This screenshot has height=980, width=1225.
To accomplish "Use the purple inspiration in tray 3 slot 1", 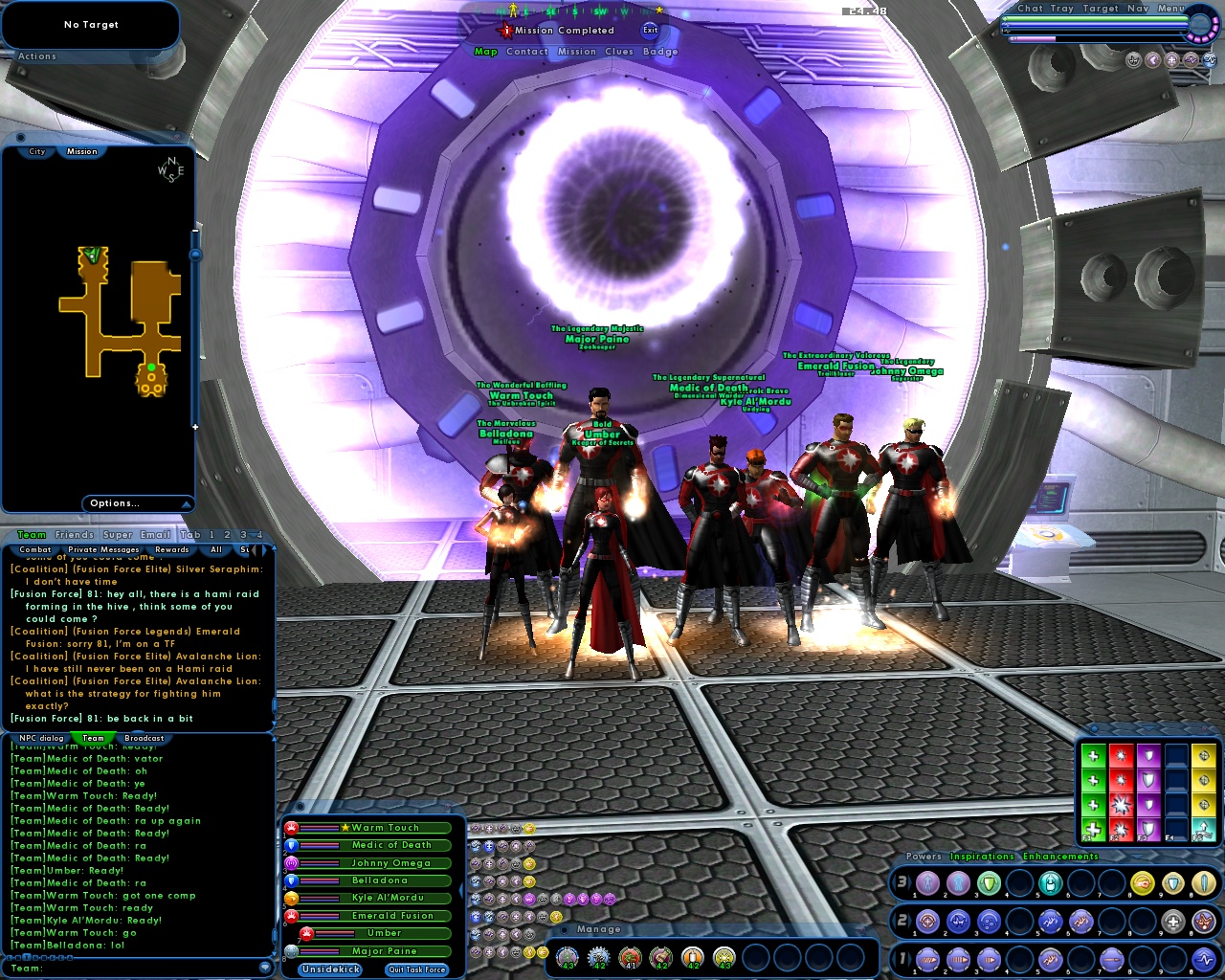I will [928, 882].
